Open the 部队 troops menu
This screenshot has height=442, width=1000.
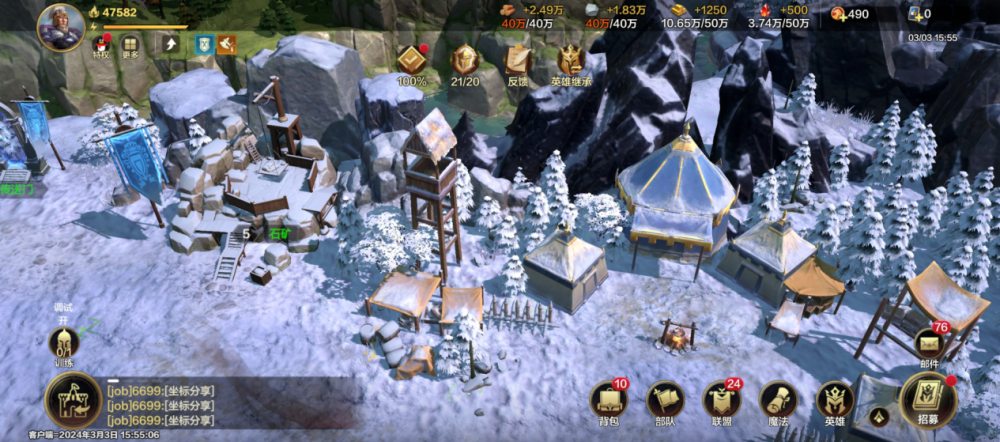point(664,402)
